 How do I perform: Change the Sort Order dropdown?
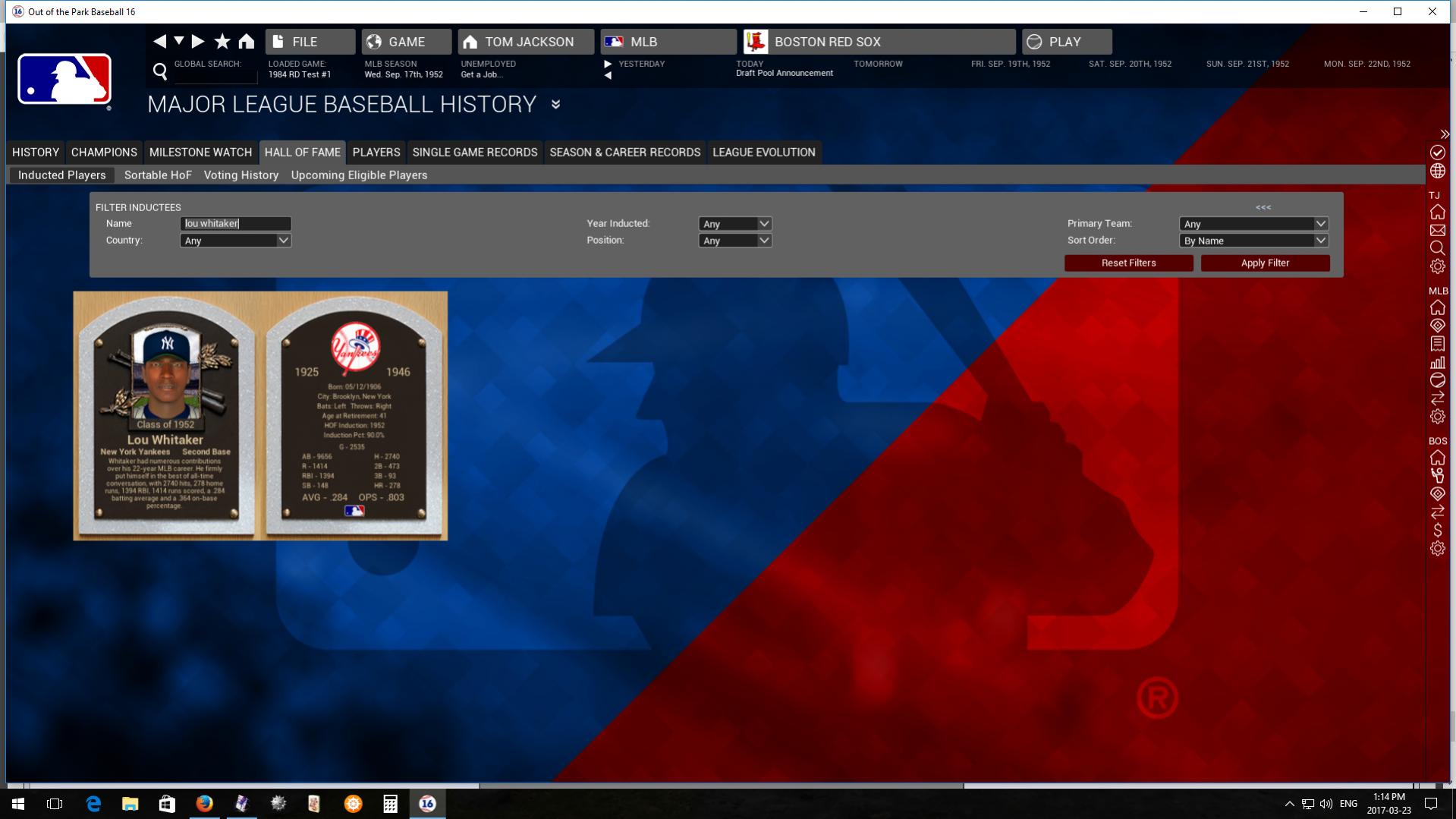(1253, 241)
